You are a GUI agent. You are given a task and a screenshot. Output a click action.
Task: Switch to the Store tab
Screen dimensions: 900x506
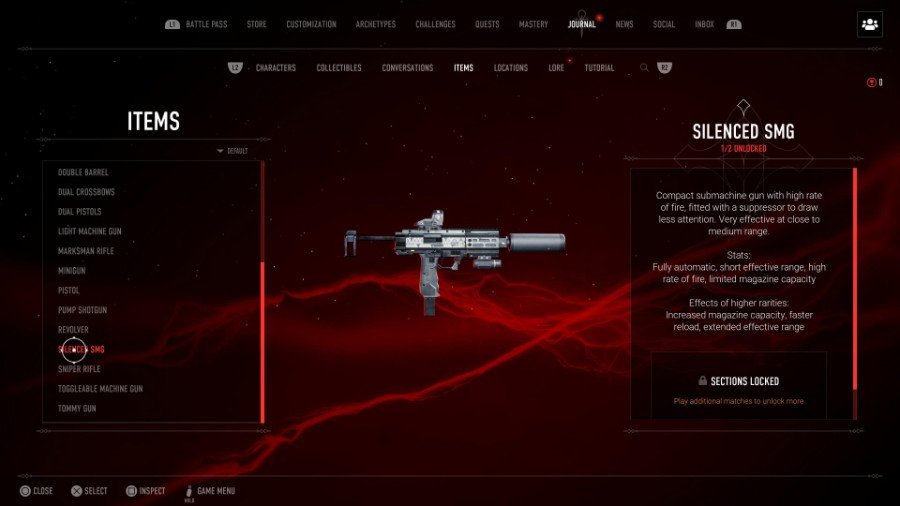(x=257, y=24)
